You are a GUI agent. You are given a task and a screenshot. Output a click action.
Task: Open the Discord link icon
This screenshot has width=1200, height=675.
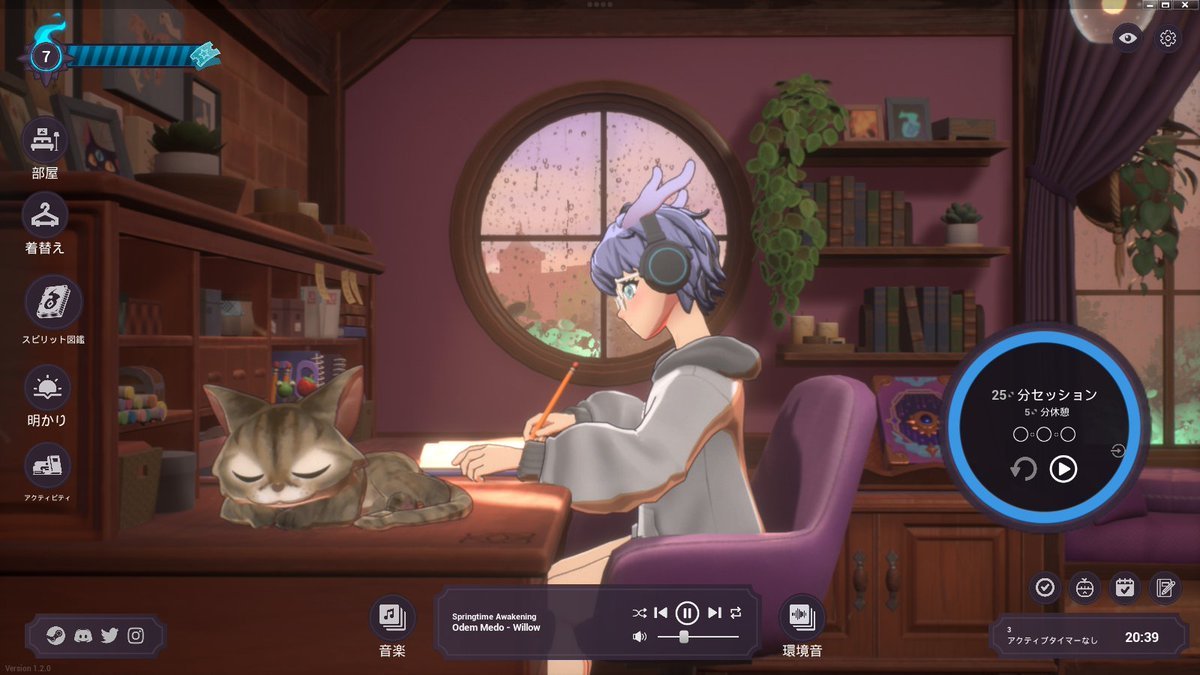[x=83, y=635]
